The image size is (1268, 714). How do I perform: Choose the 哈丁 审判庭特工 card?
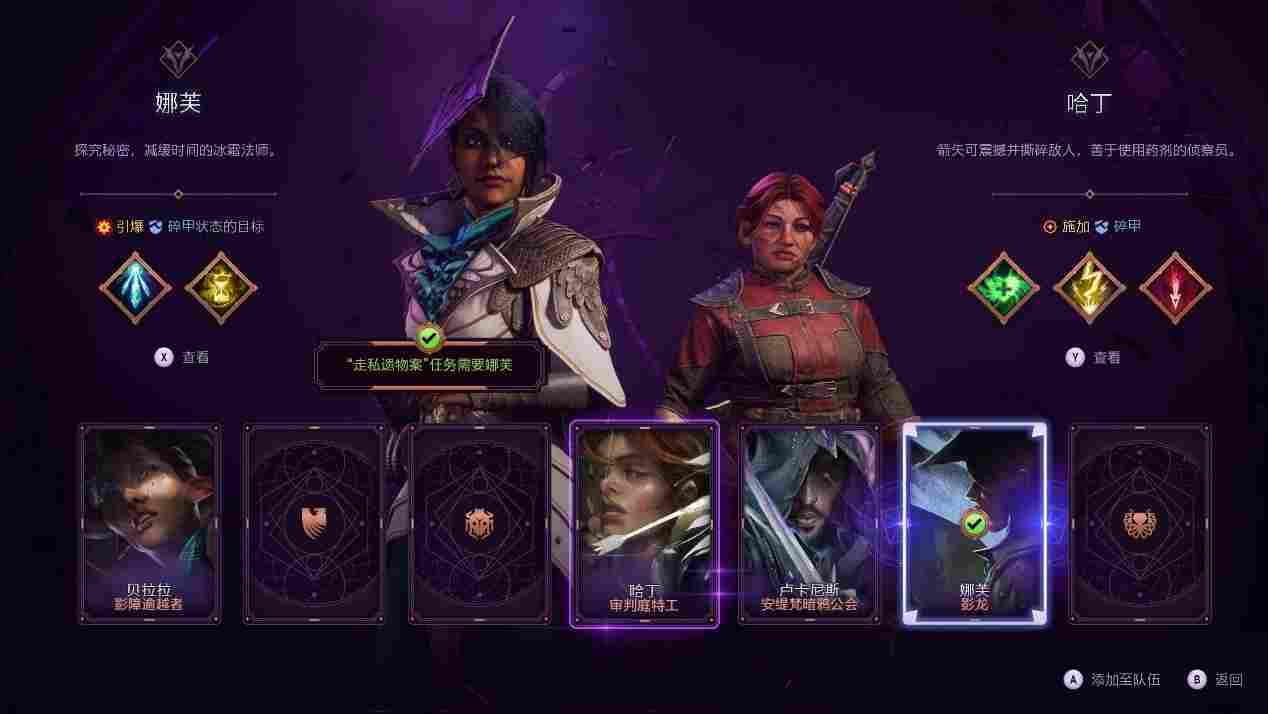(644, 523)
